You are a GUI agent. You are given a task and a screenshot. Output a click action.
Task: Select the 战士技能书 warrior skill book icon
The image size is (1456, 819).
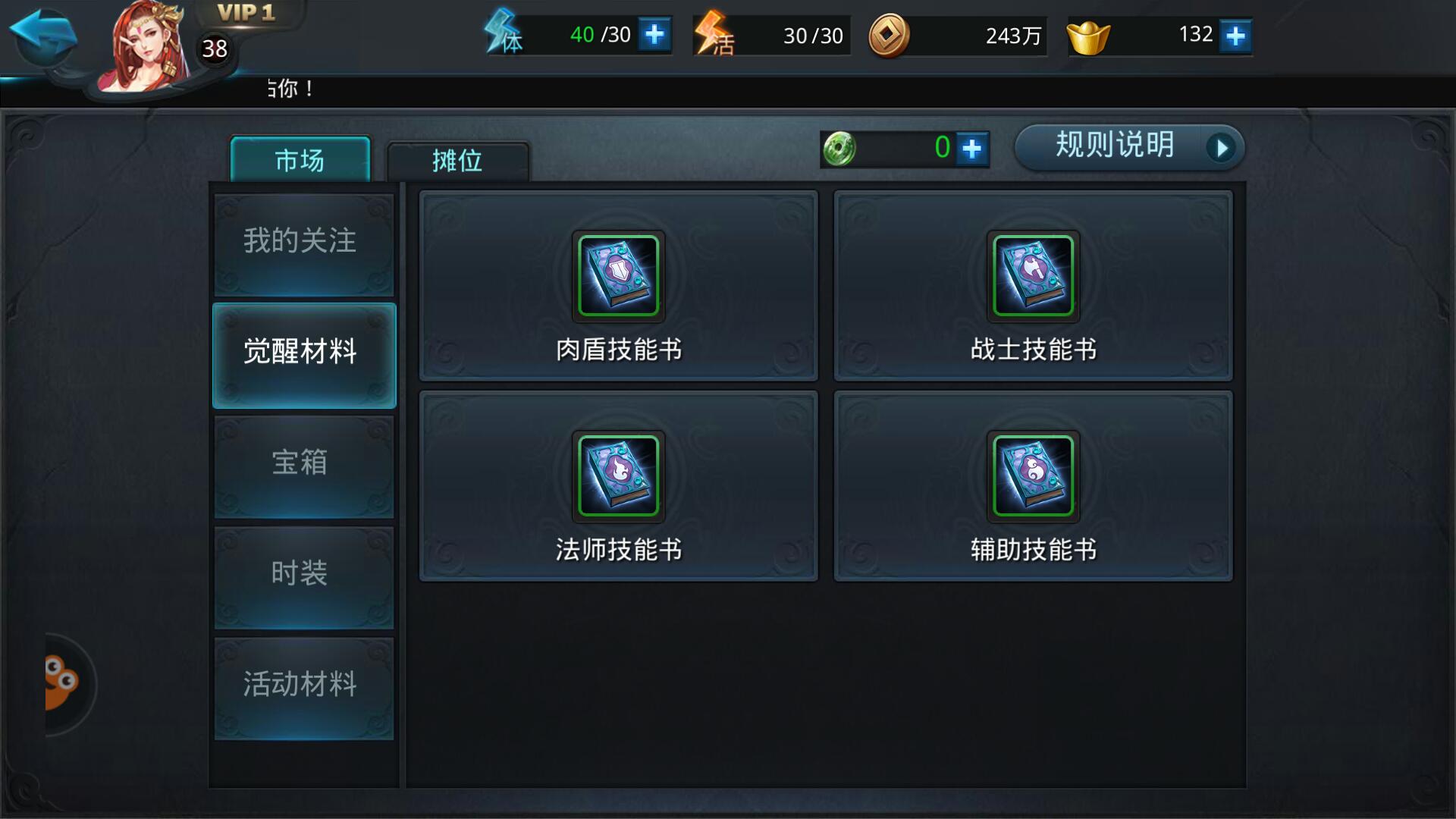1033,277
